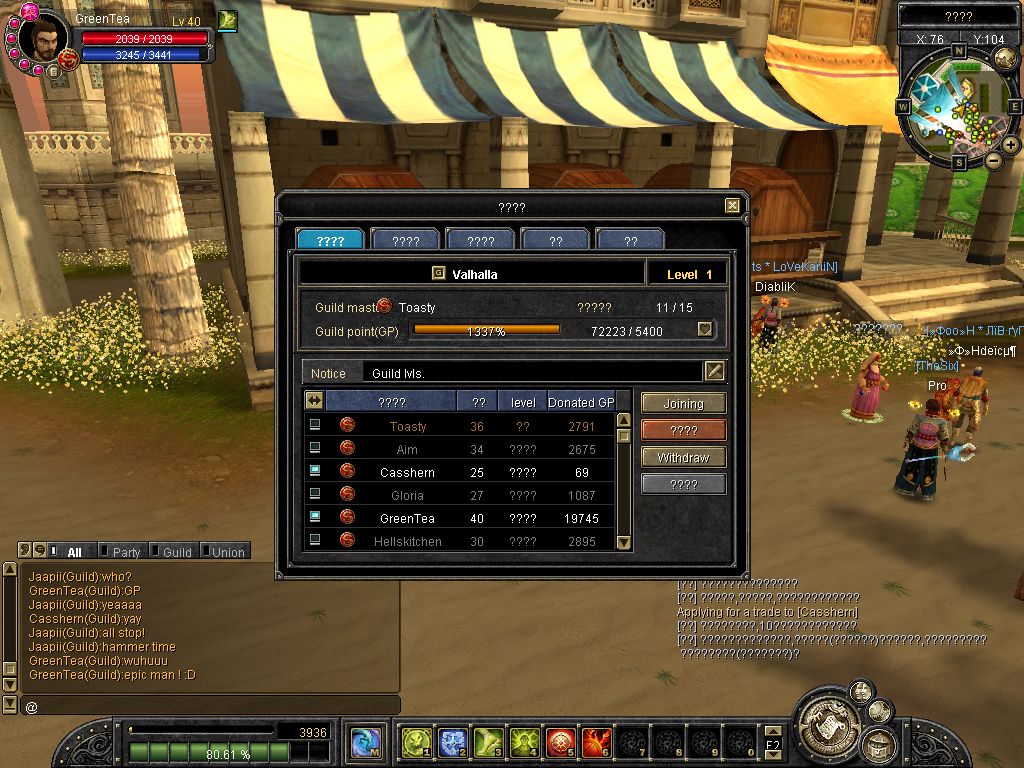This screenshot has height=768, width=1024.
Task: Click the Joining button
Action: point(683,404)
